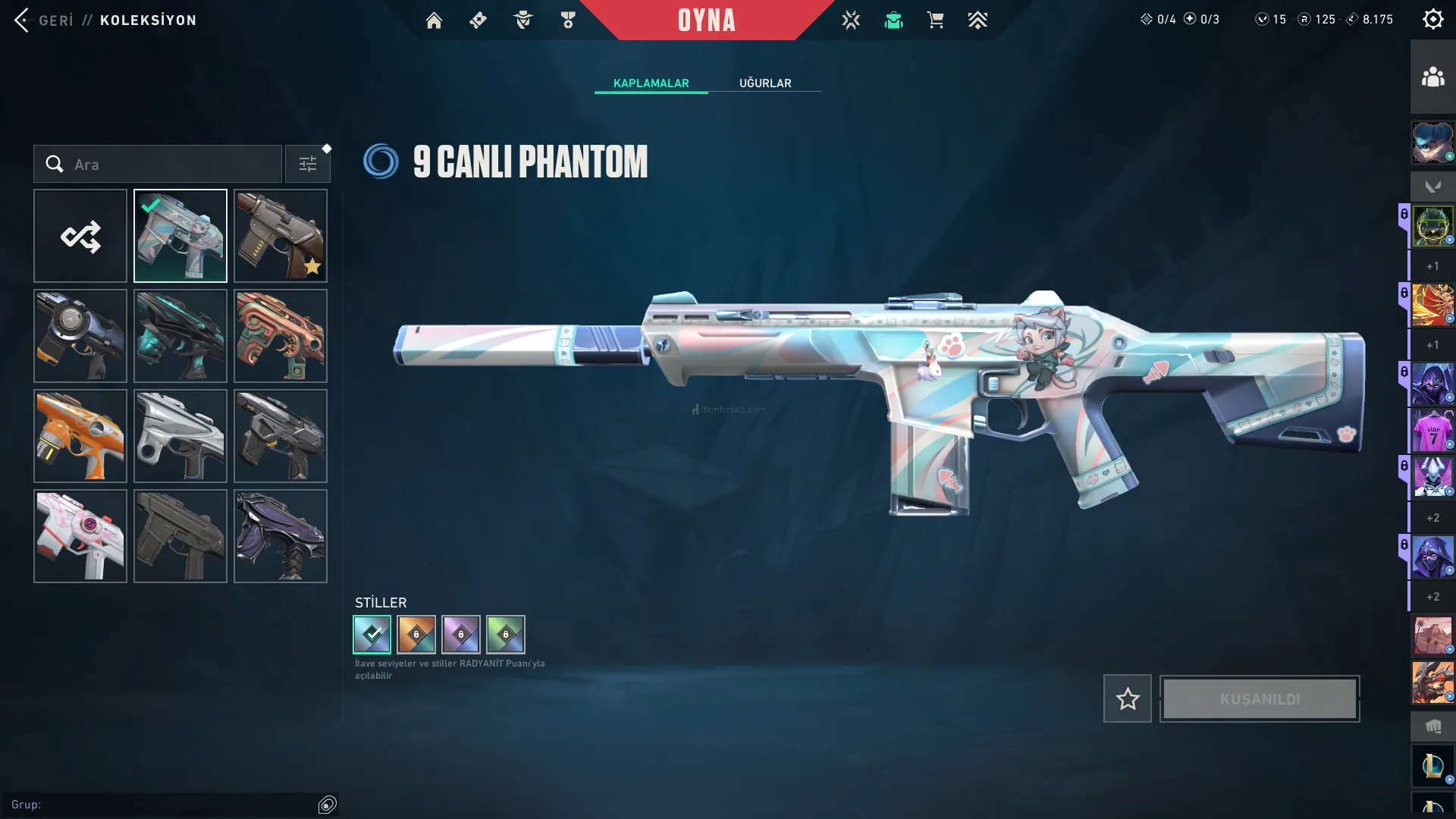Open the skin filter options
Viewport: 1456px width, 819px height.
pos(307,165)
